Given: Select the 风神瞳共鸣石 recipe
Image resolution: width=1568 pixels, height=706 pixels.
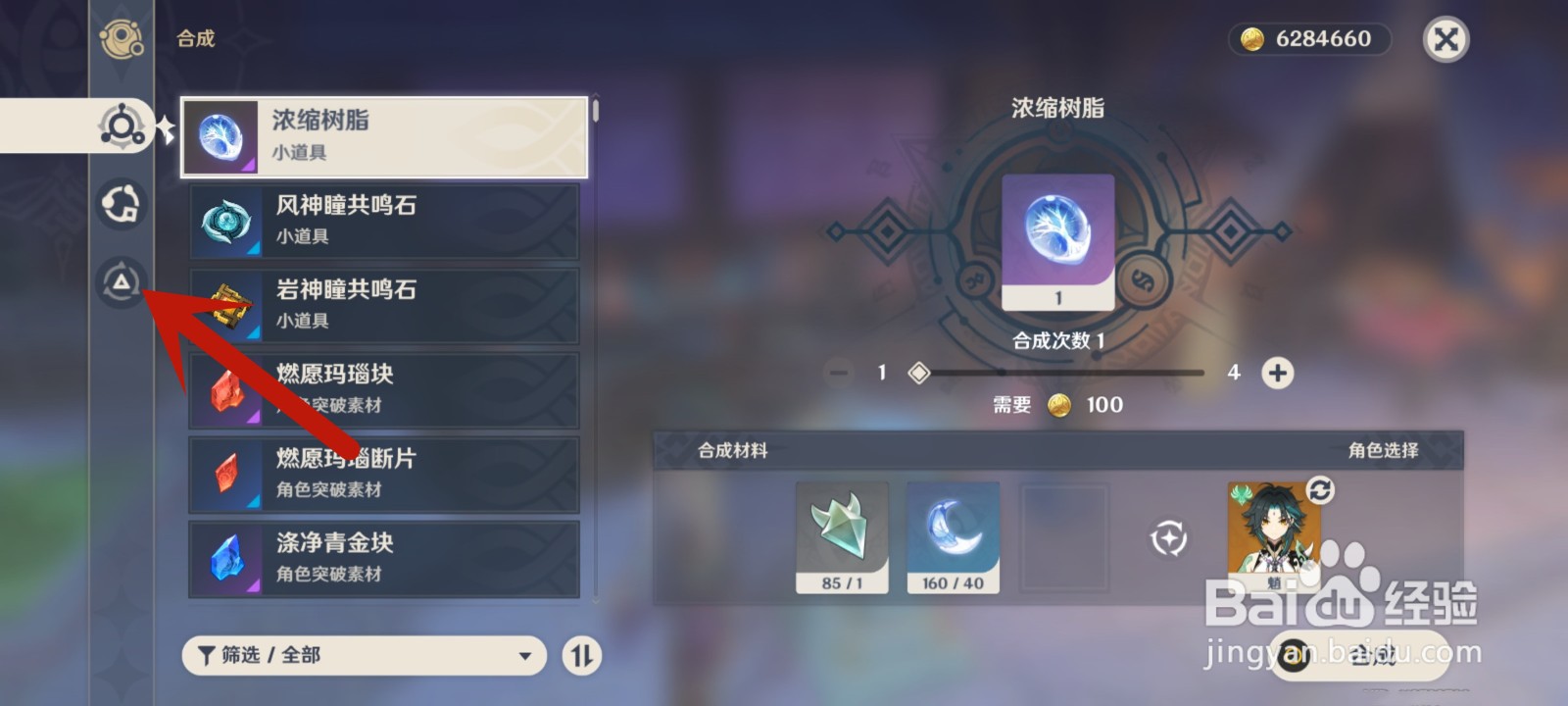Looking at the screenshot, I should pyautogui.click(x=382, y=221).
